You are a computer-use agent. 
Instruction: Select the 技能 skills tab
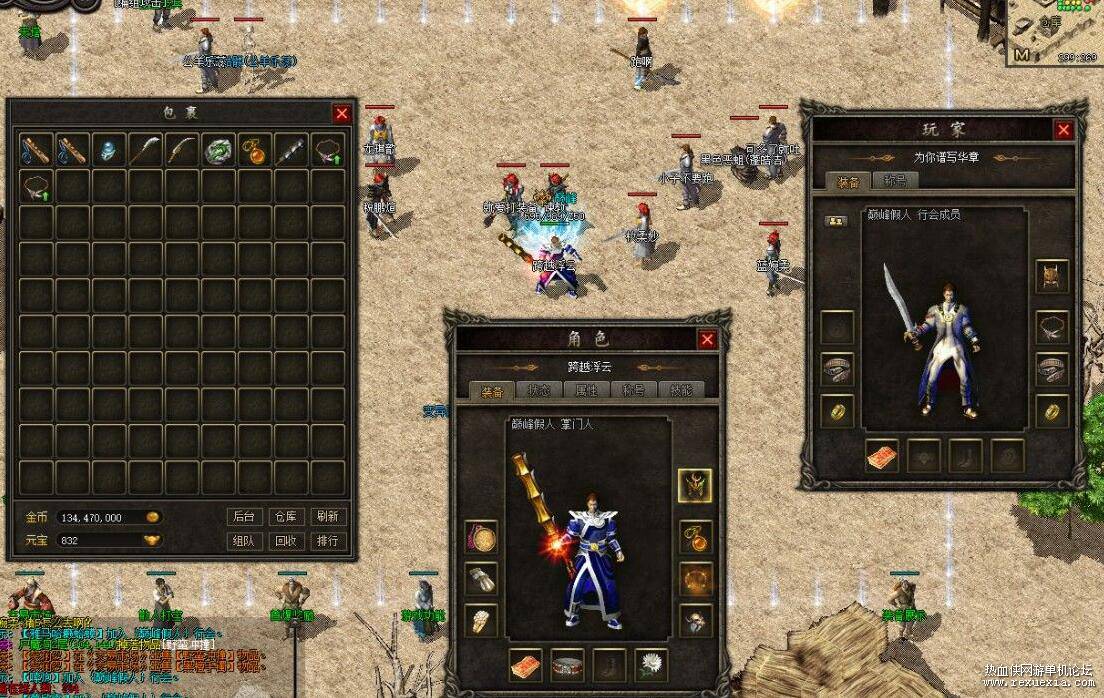681,390
